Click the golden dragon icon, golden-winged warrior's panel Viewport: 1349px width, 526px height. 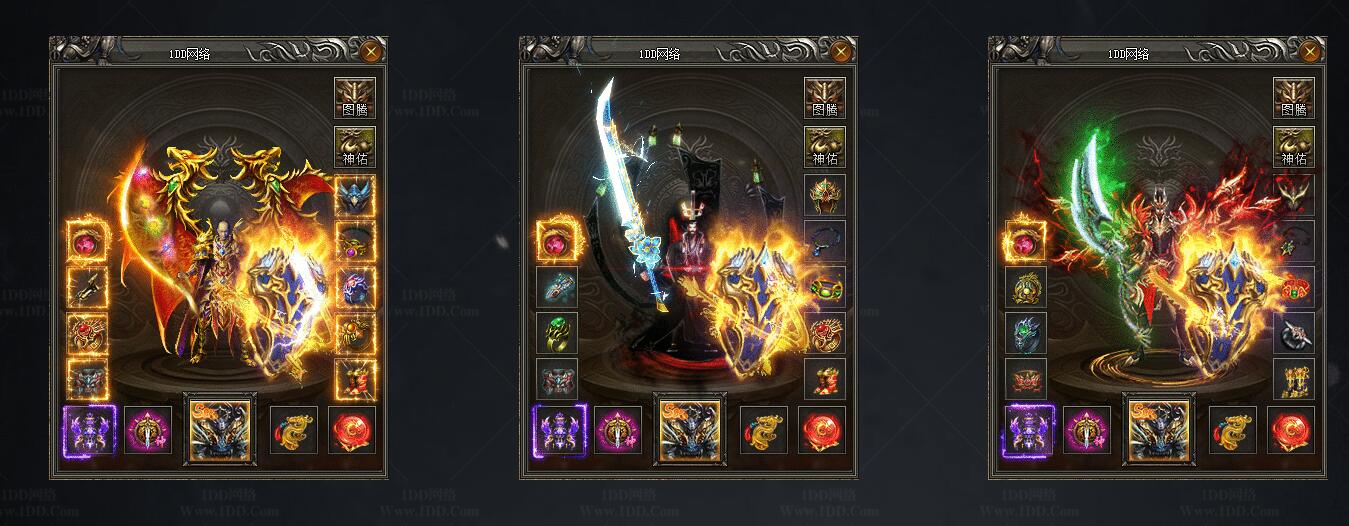click(x=294, y=430)
